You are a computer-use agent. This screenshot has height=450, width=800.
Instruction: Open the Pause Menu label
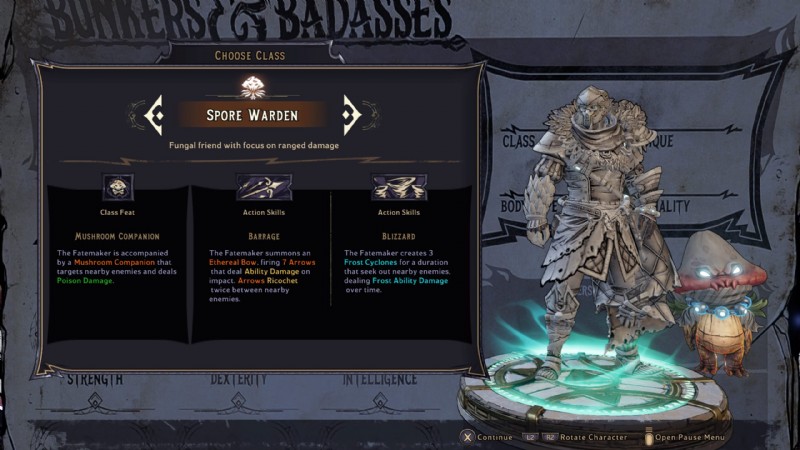(x=690, y=437)
